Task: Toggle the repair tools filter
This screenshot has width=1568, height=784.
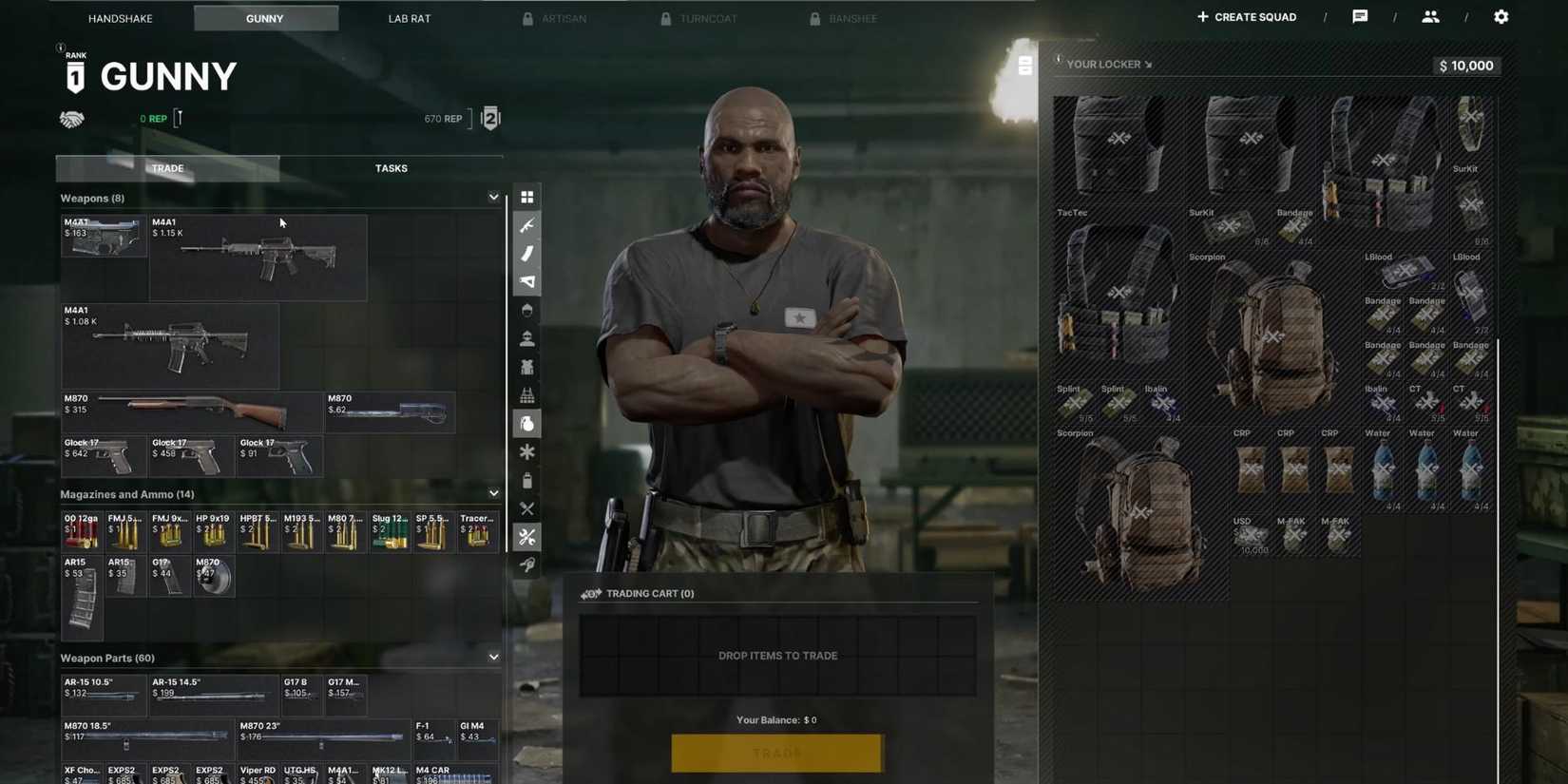Action: click(527, 537)
